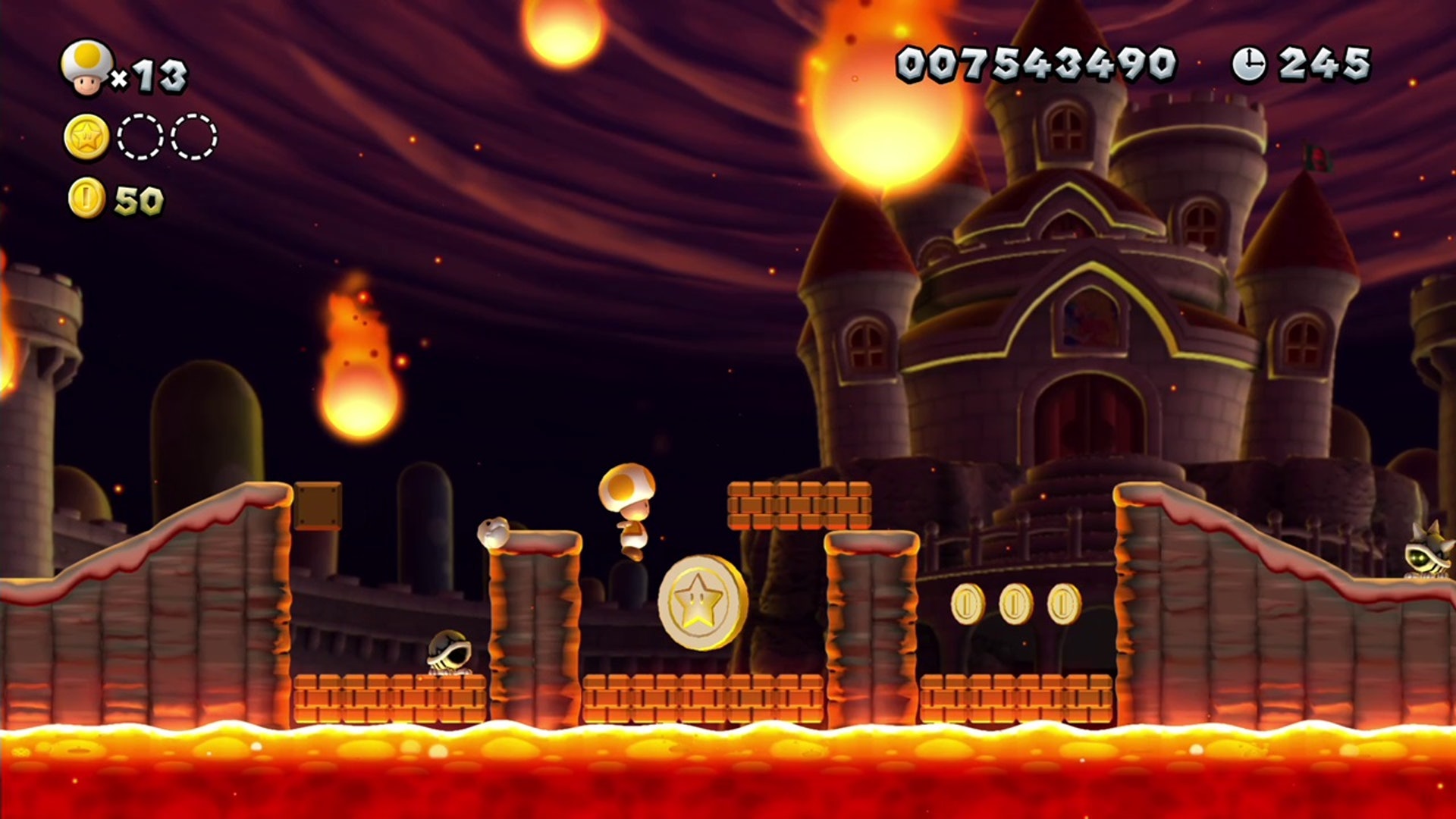Click the yellow Toad lives icon
The width and height of the screenshot is (1456, 819).
(87, 68)
